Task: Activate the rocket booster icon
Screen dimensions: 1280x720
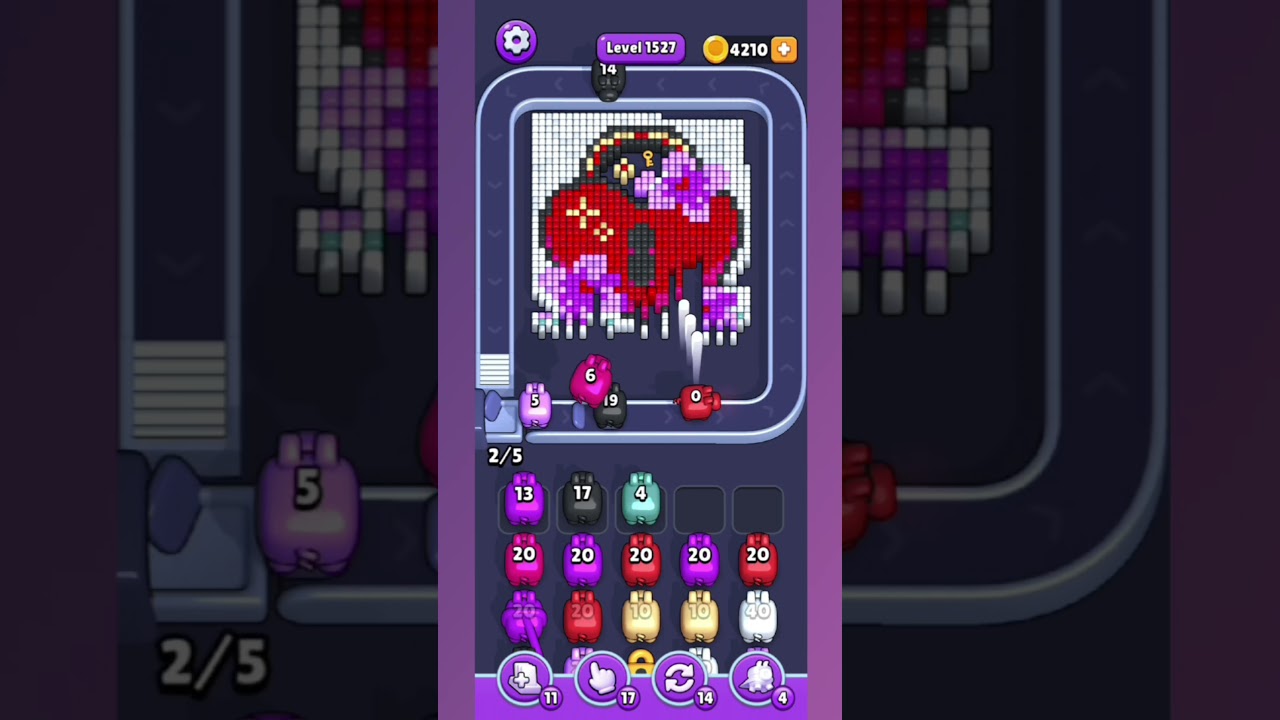Action: [x=758, y=678]
